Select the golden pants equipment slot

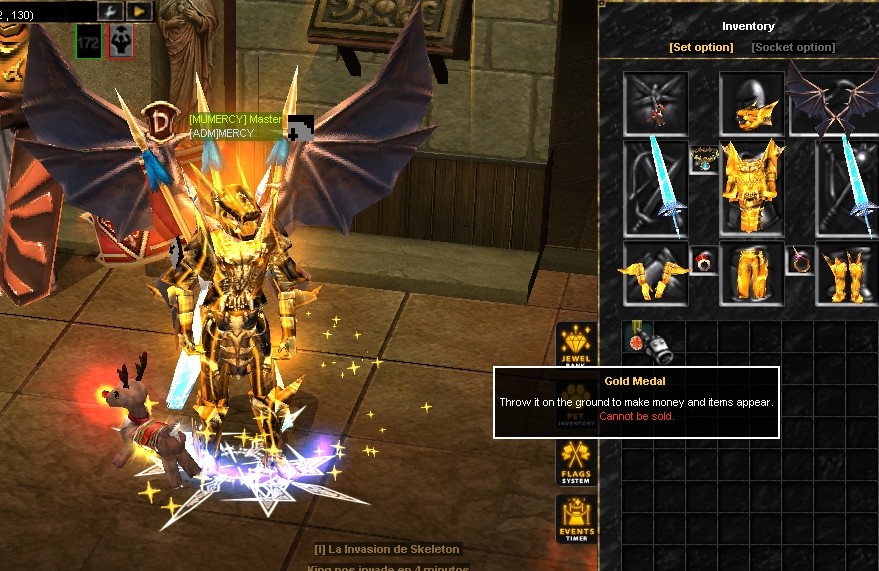click(x=751, y=272)
